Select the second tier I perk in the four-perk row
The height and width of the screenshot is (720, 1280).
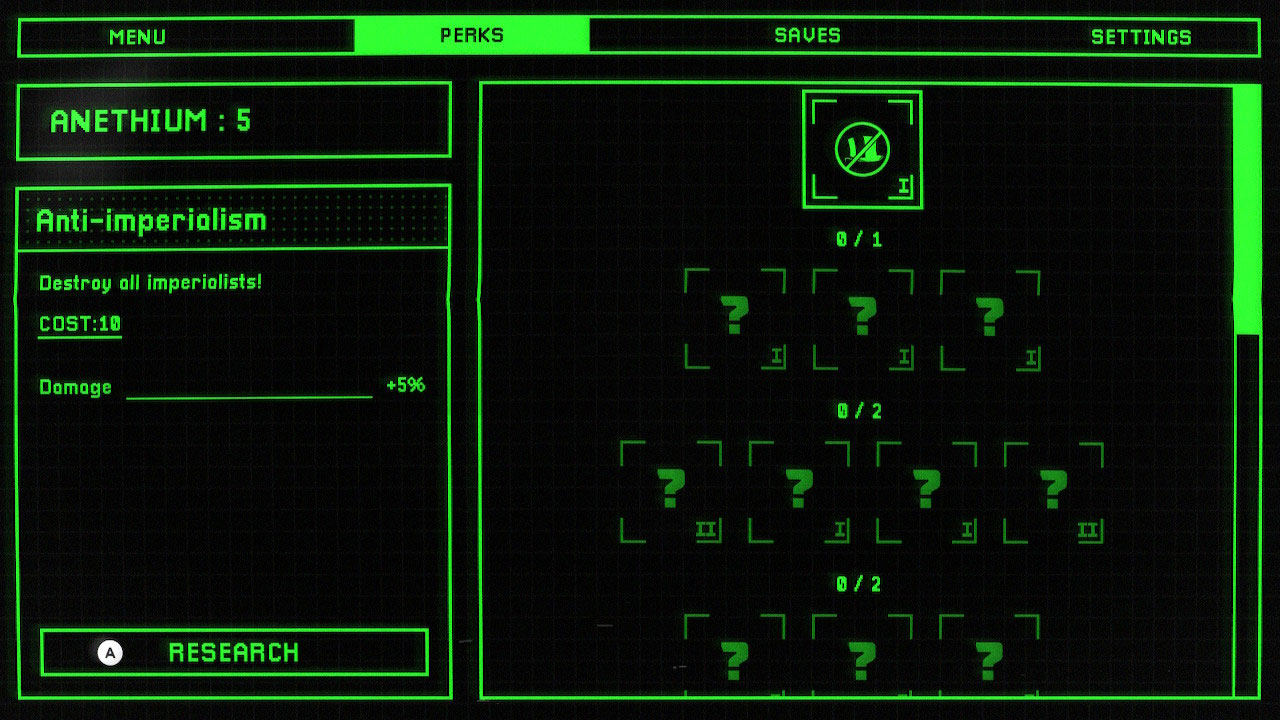pyautogui.click(x=799, y=490)
